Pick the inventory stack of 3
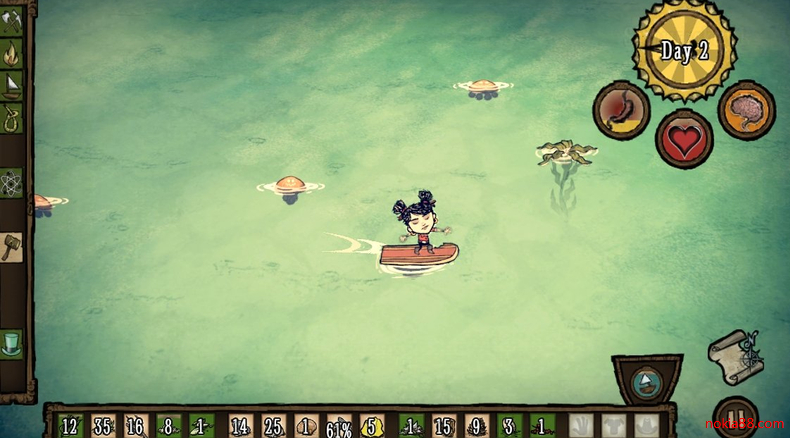Image resolution: width=790 pixels, height=438 pixels. click(x=510, y=425)
